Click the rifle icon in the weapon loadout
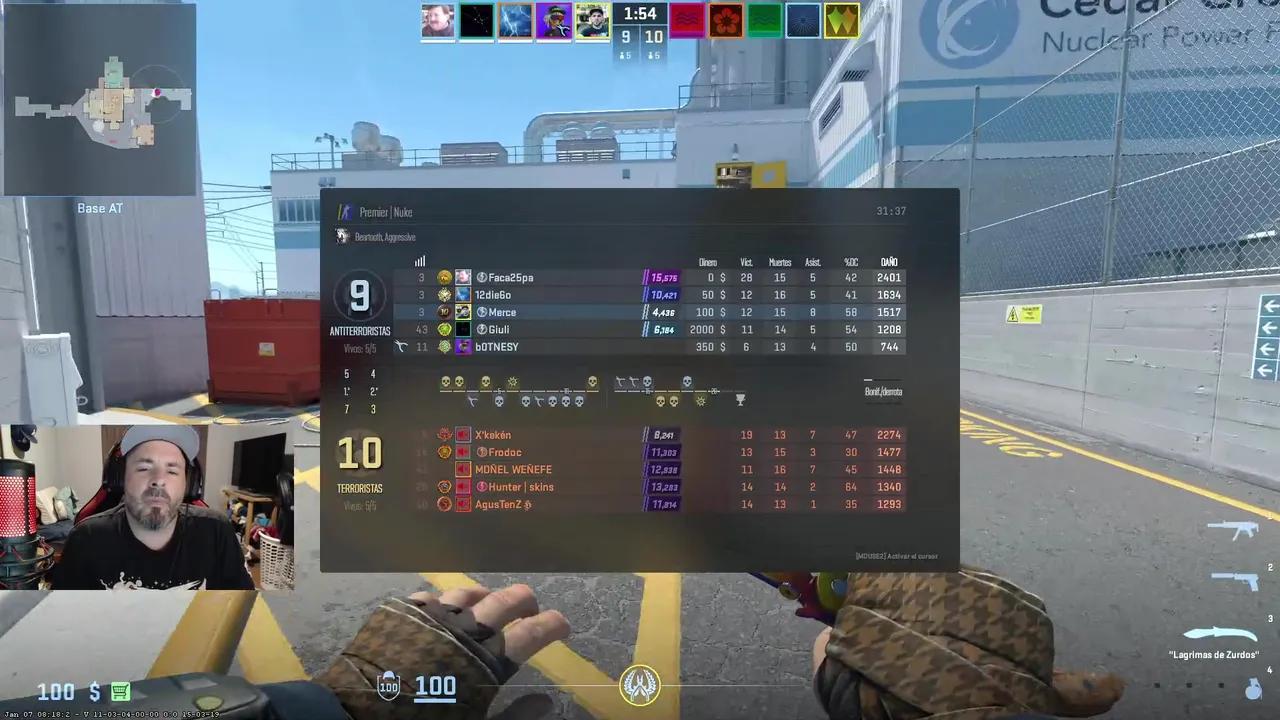Screen dimensions: 1280x720 coord(1231,527)
